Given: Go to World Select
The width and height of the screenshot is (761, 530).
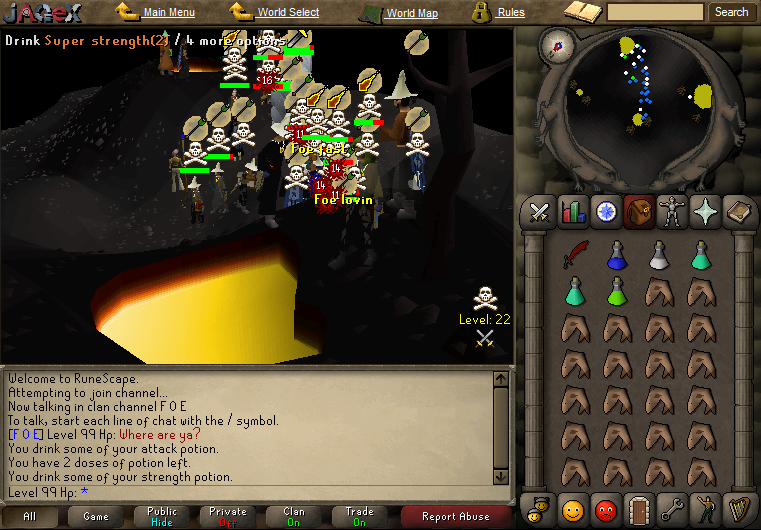Looking at the screenshot, I should (x=288, y=13).
